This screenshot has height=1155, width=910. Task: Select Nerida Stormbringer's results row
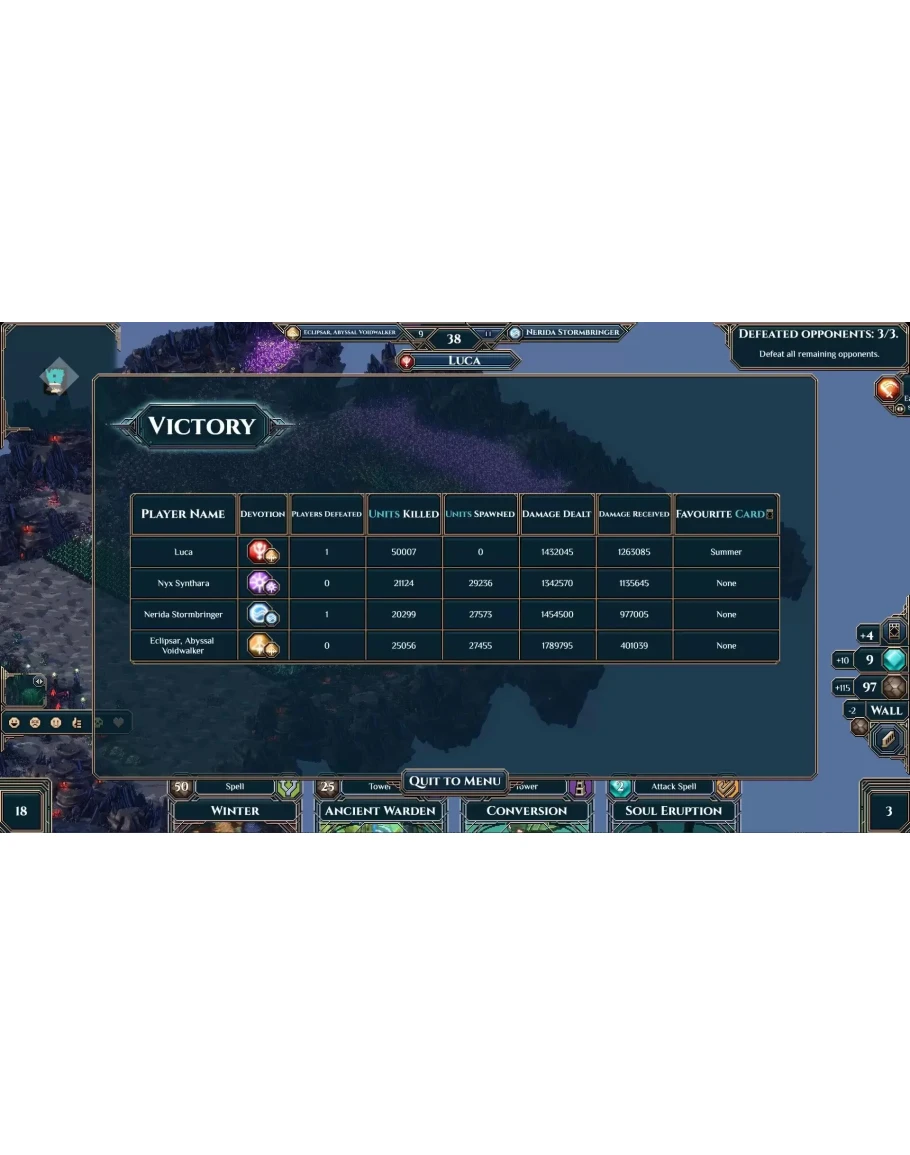[455, 614]
